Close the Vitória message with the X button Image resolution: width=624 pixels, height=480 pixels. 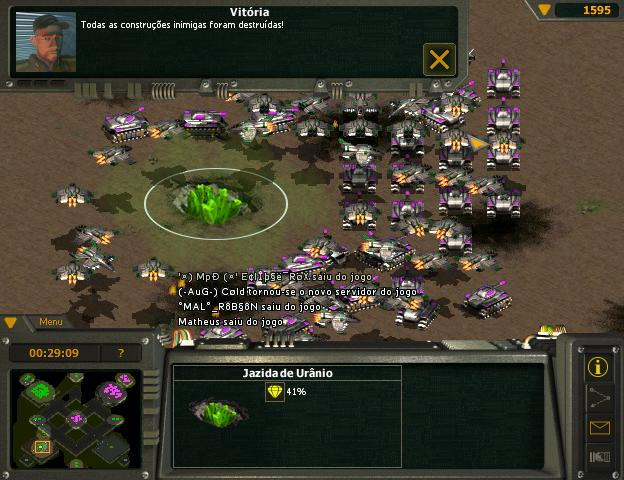coord(439,59)
